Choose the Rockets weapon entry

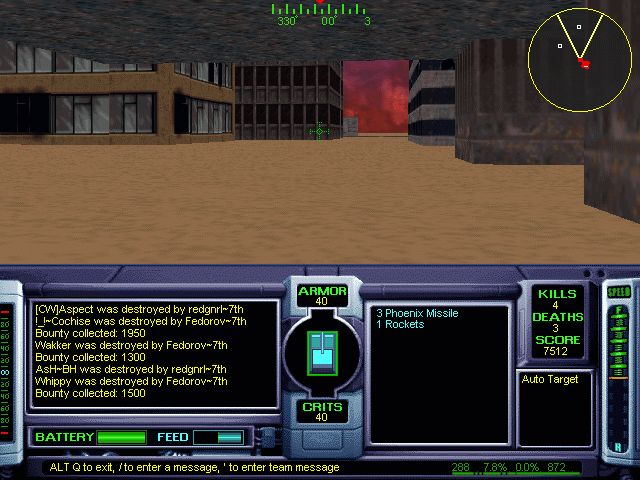[400, 325]
